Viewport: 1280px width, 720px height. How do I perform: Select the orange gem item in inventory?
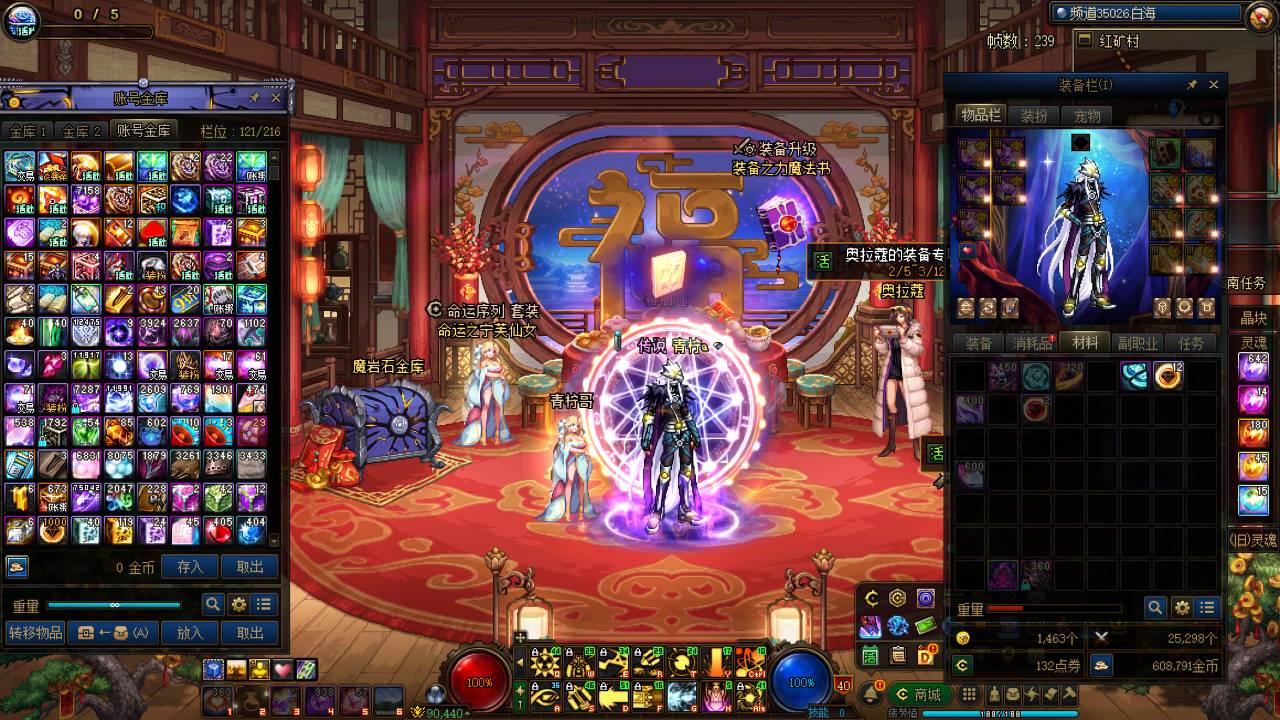tap(1167, 376)
